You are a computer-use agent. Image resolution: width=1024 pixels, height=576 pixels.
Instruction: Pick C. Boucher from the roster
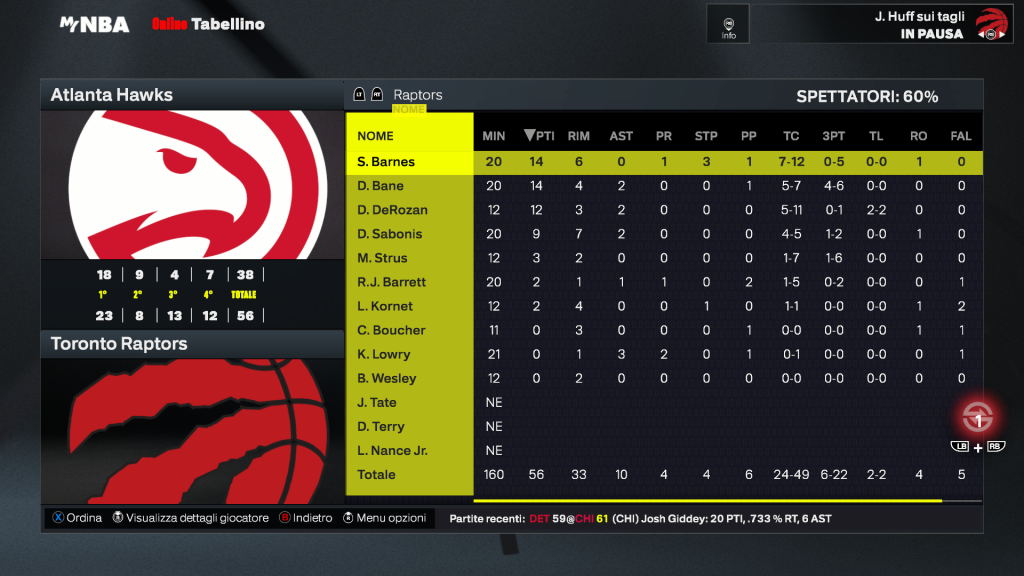pos(391,330)
